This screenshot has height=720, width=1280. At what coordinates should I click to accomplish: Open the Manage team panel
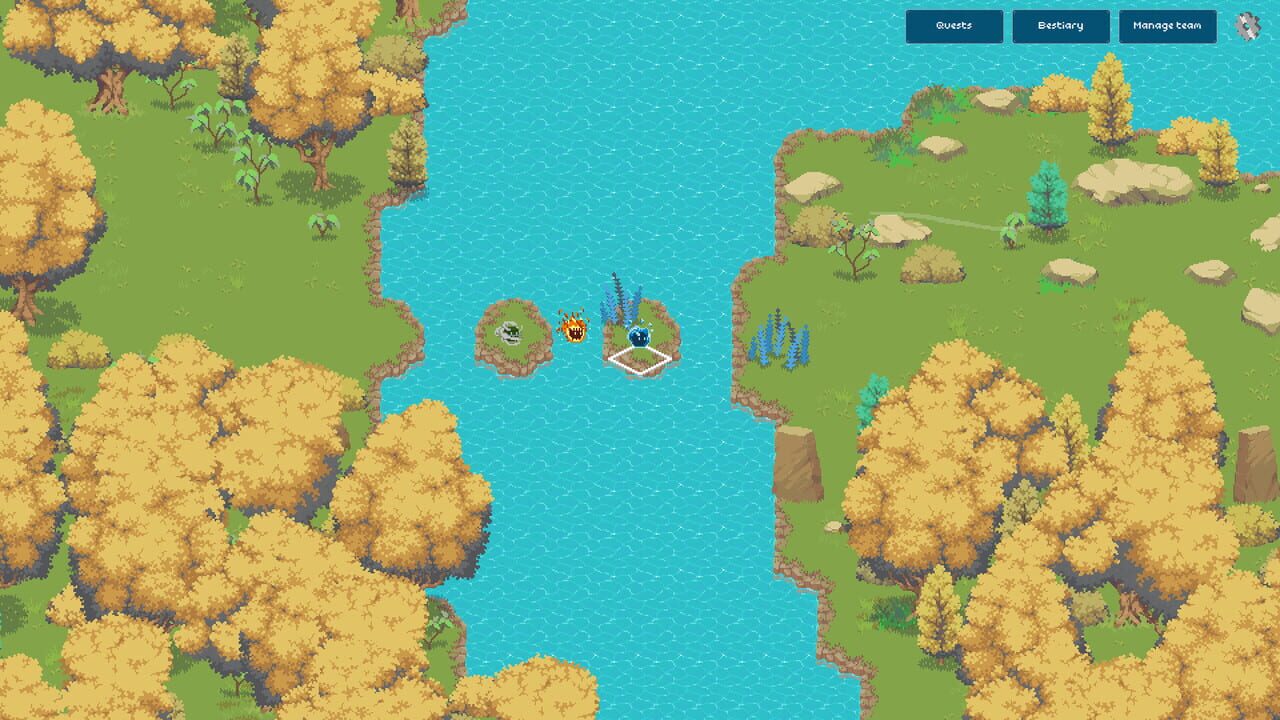click(1169, 27)
